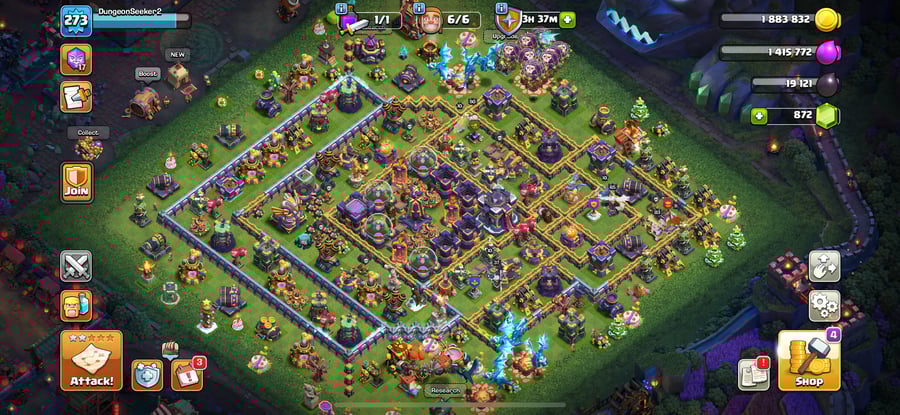
Task: Tap the Collect label over the cart
Action: 88,132
